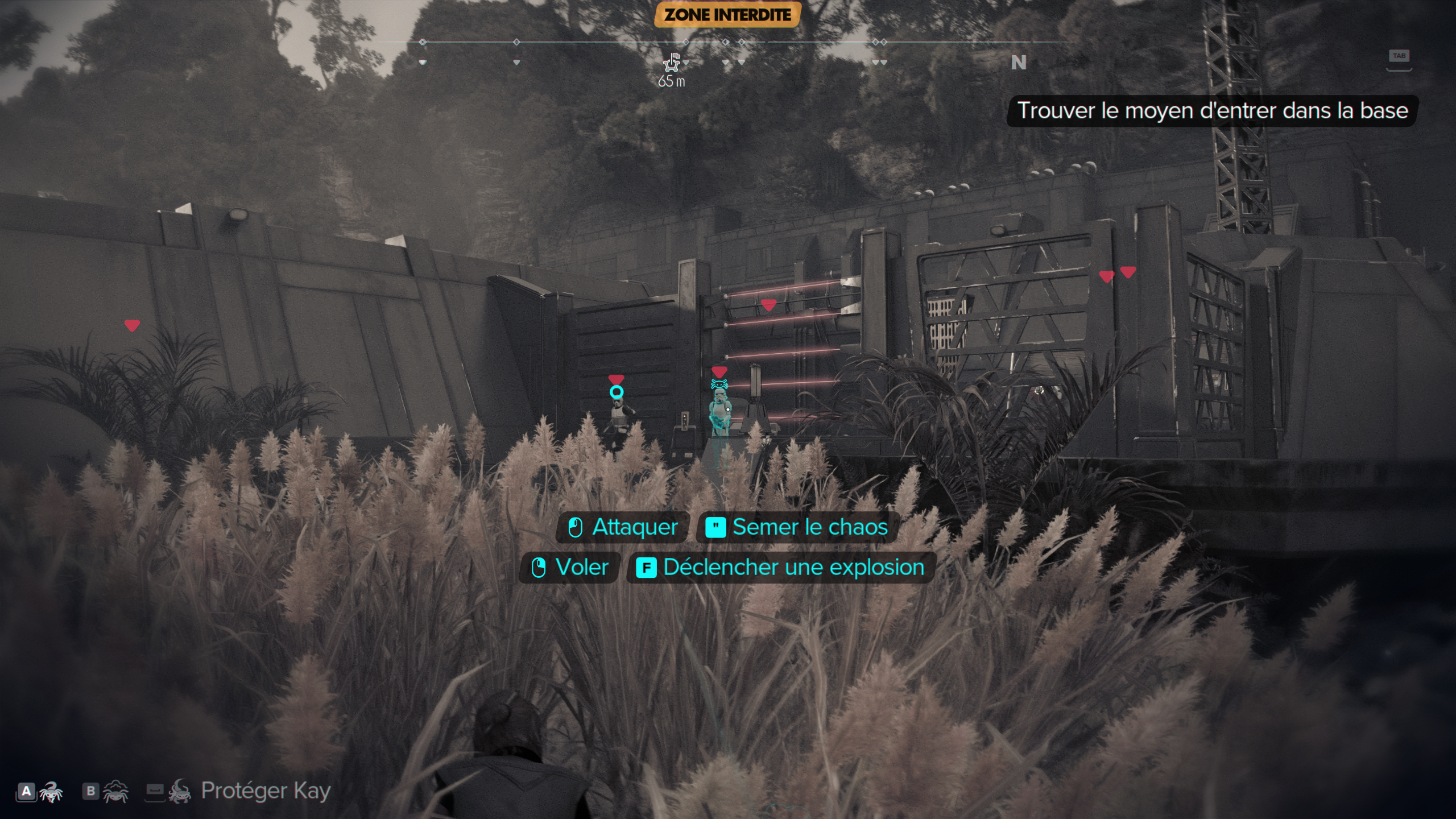Image resolution: width=1456 pixels, height=819 pixels.
Task: Select the base flag marker on the compass
Action: coord(672,62)
